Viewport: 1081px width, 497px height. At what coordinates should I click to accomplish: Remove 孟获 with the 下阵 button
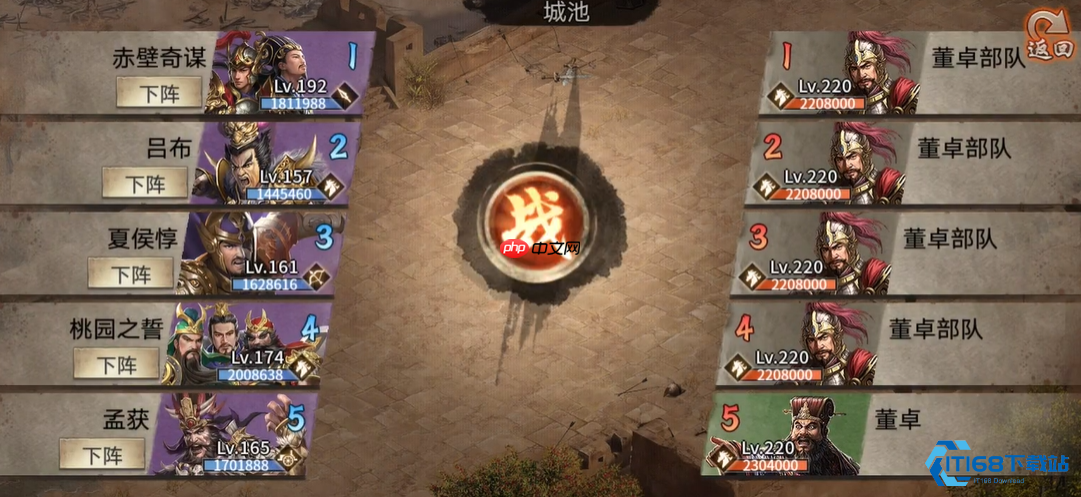pos(102,454)
